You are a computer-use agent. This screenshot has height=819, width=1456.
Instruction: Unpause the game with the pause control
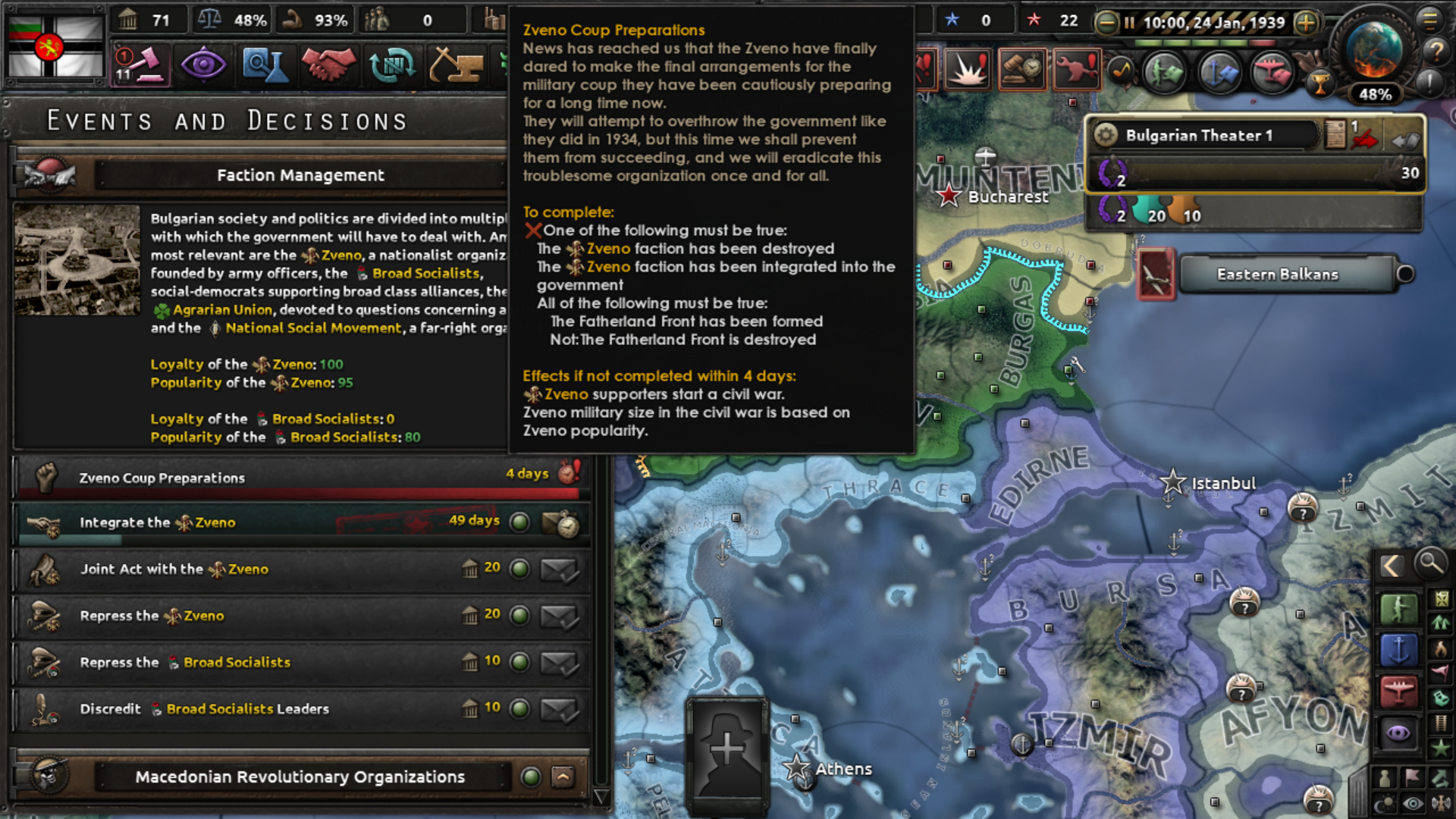pos(1130,23)
